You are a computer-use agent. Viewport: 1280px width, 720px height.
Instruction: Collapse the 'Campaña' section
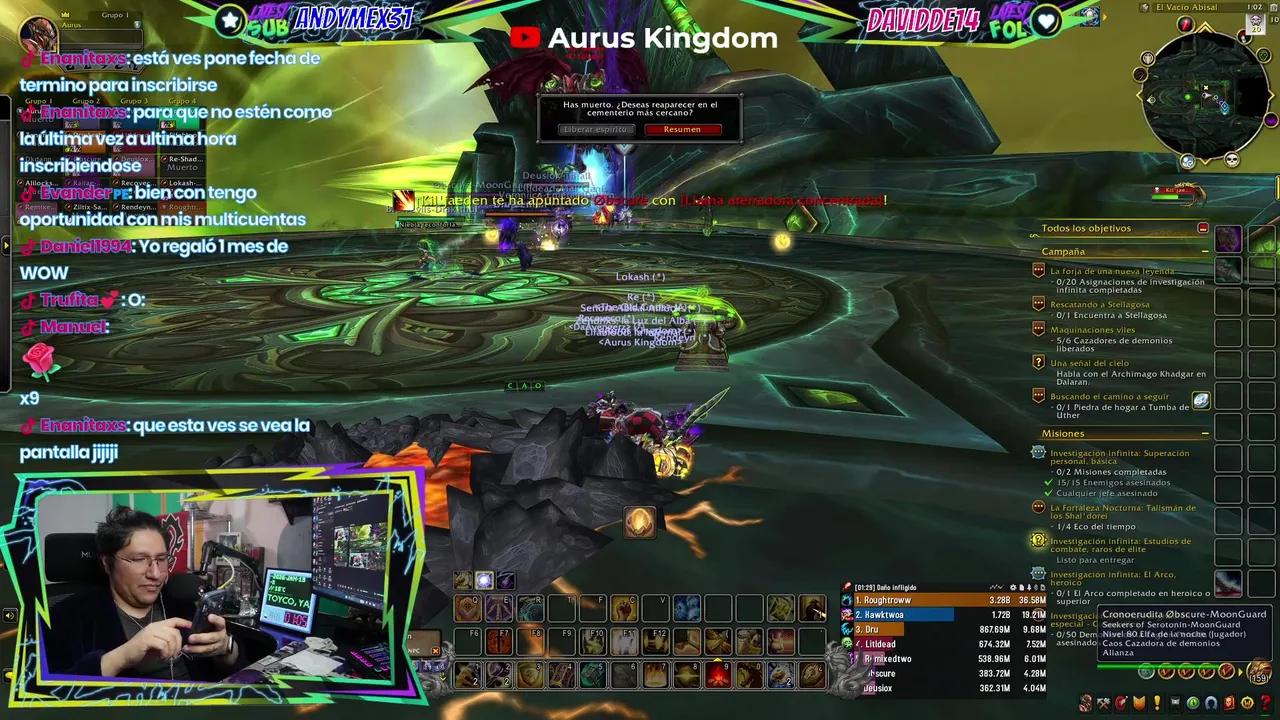pos(1205,251)
